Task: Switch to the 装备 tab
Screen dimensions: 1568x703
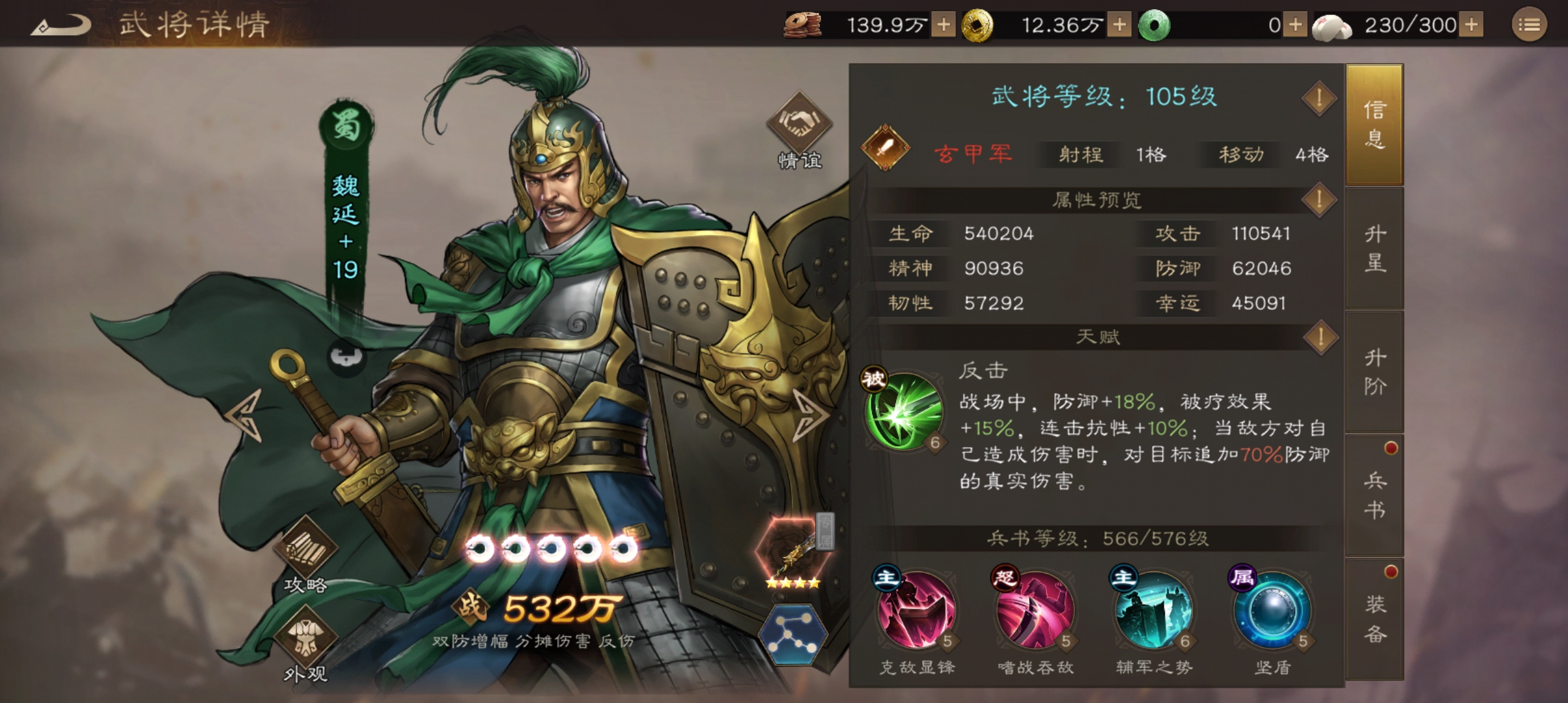Action: (1375, 615)
